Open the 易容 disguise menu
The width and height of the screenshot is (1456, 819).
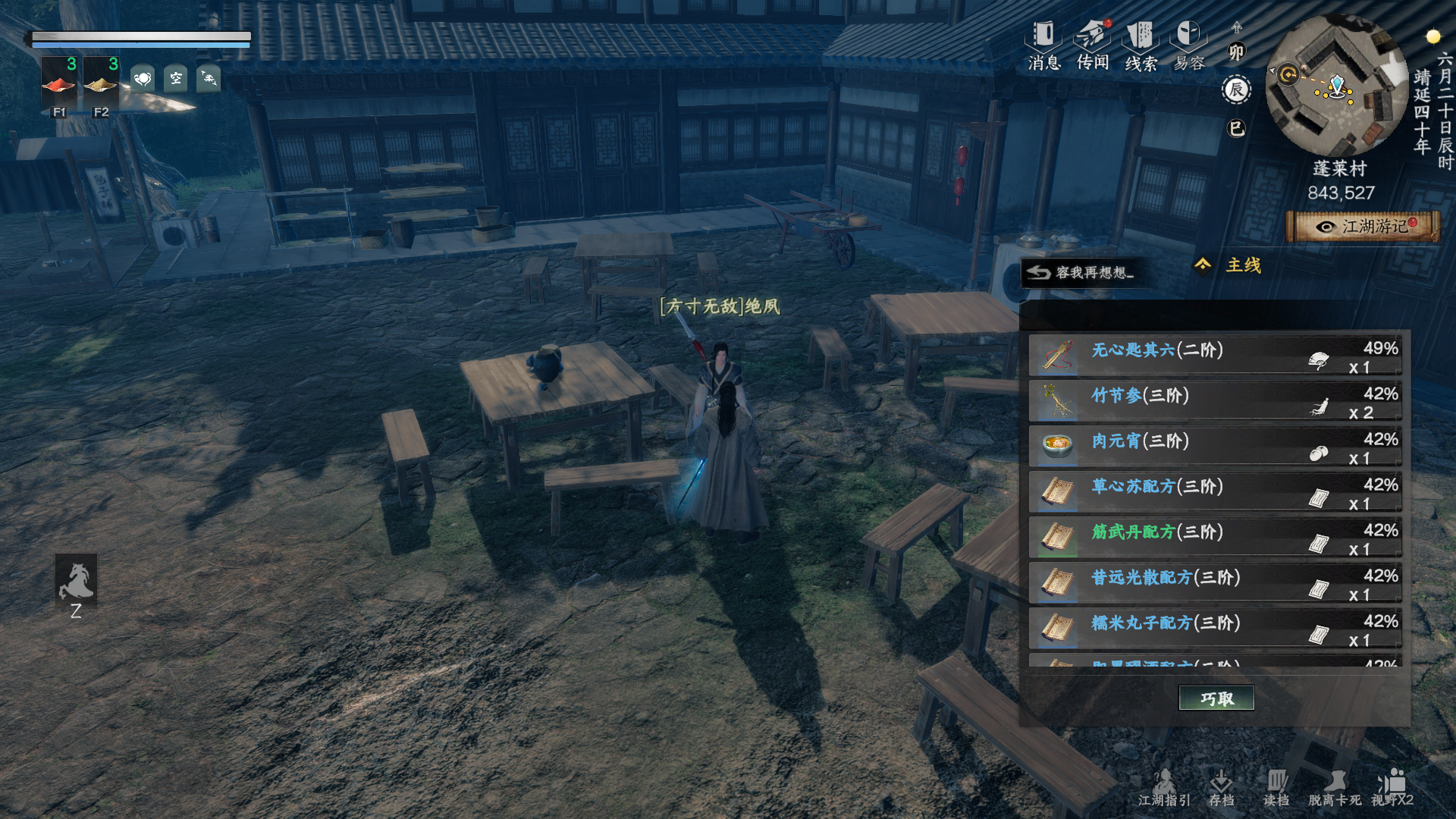pyautogui.click(x=1188, y=45)
